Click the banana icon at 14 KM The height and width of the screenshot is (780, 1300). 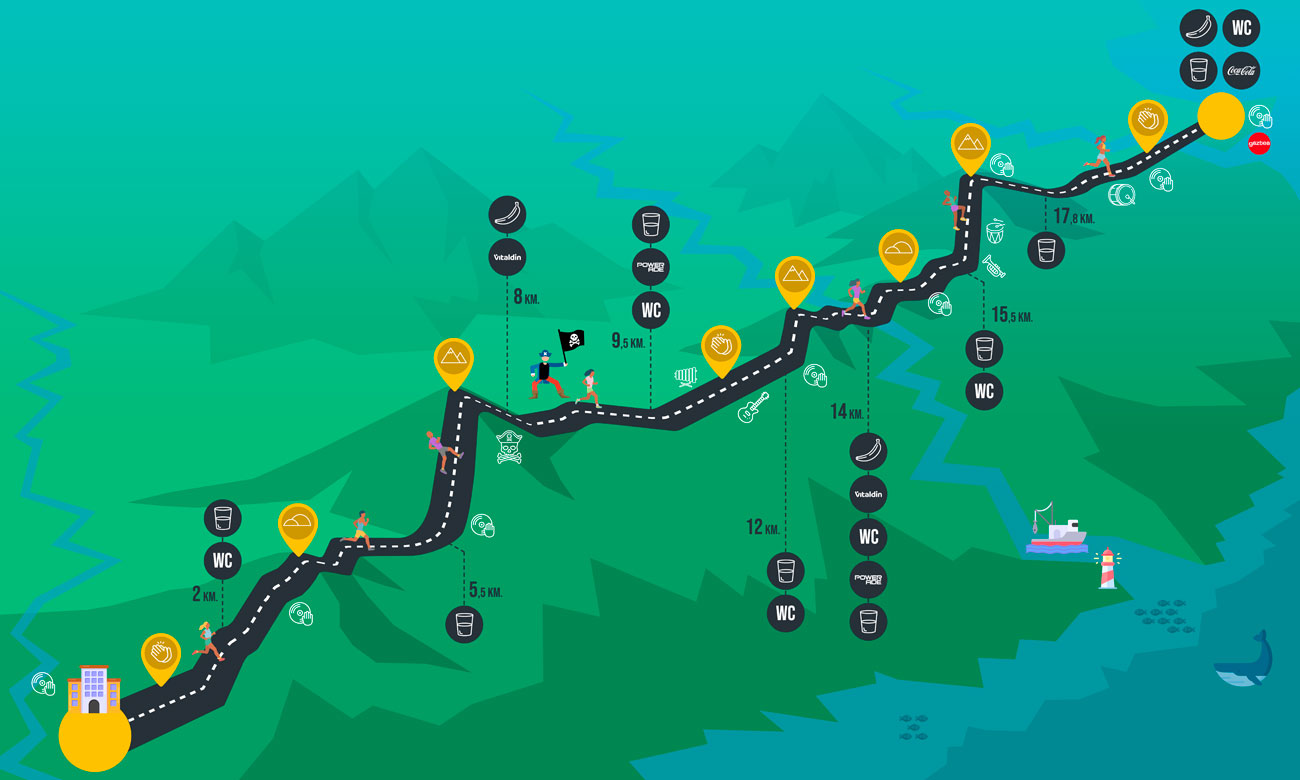point(868,451)
